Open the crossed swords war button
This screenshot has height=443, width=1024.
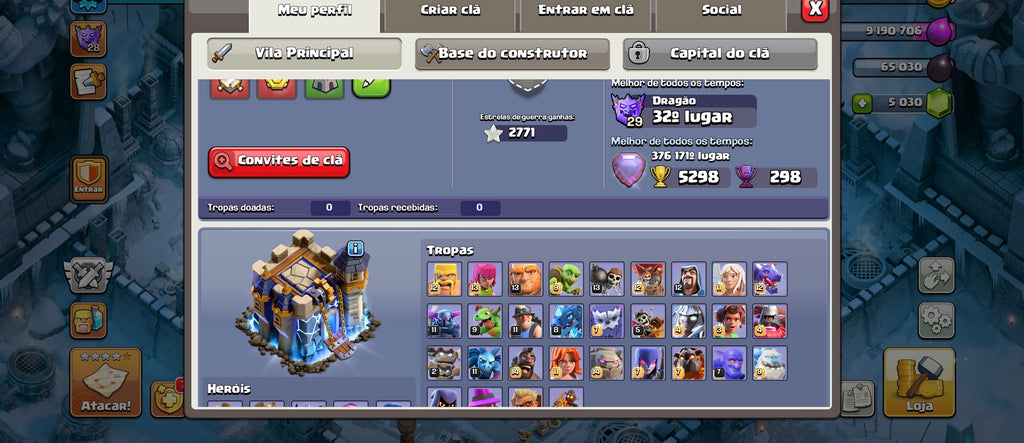[89, 272]
